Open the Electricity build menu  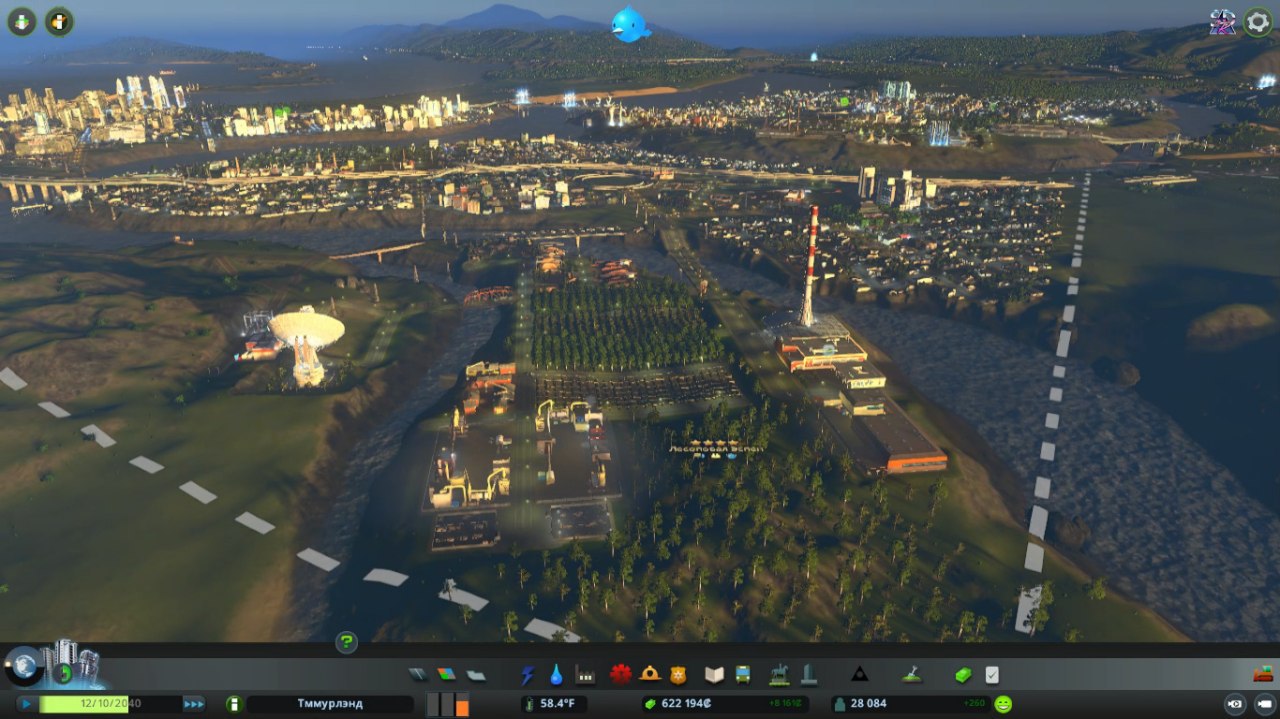(527, 675)
